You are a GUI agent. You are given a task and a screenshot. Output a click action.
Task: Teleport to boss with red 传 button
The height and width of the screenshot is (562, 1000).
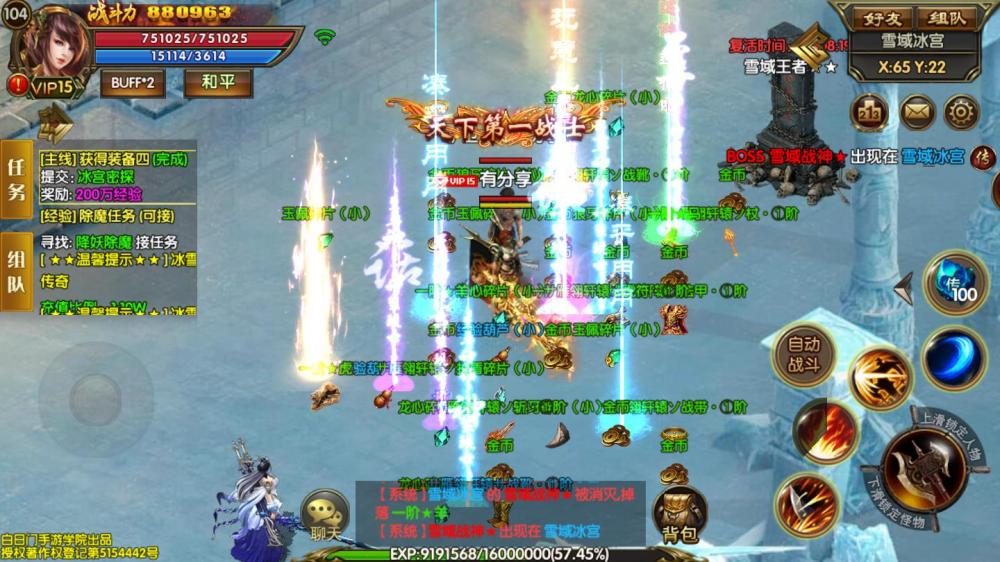[x=983, y=157]
